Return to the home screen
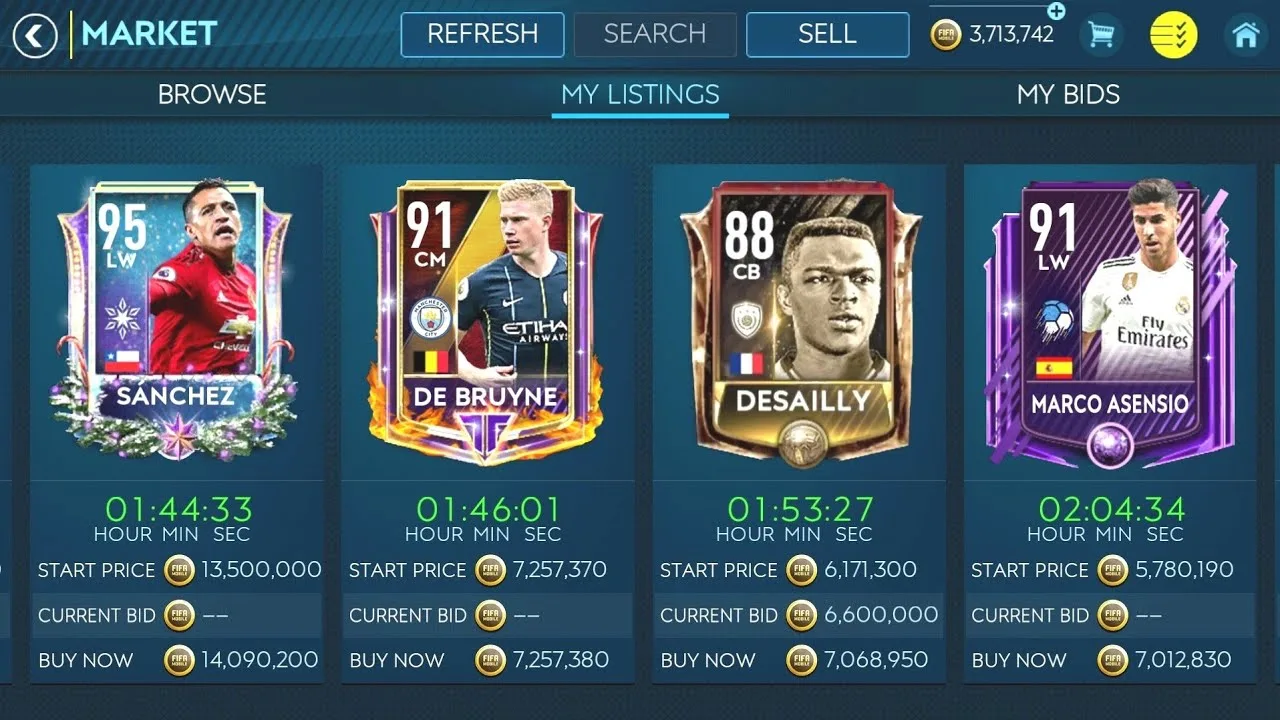This screenshot has width=1280, height=720. (1245, 36)
